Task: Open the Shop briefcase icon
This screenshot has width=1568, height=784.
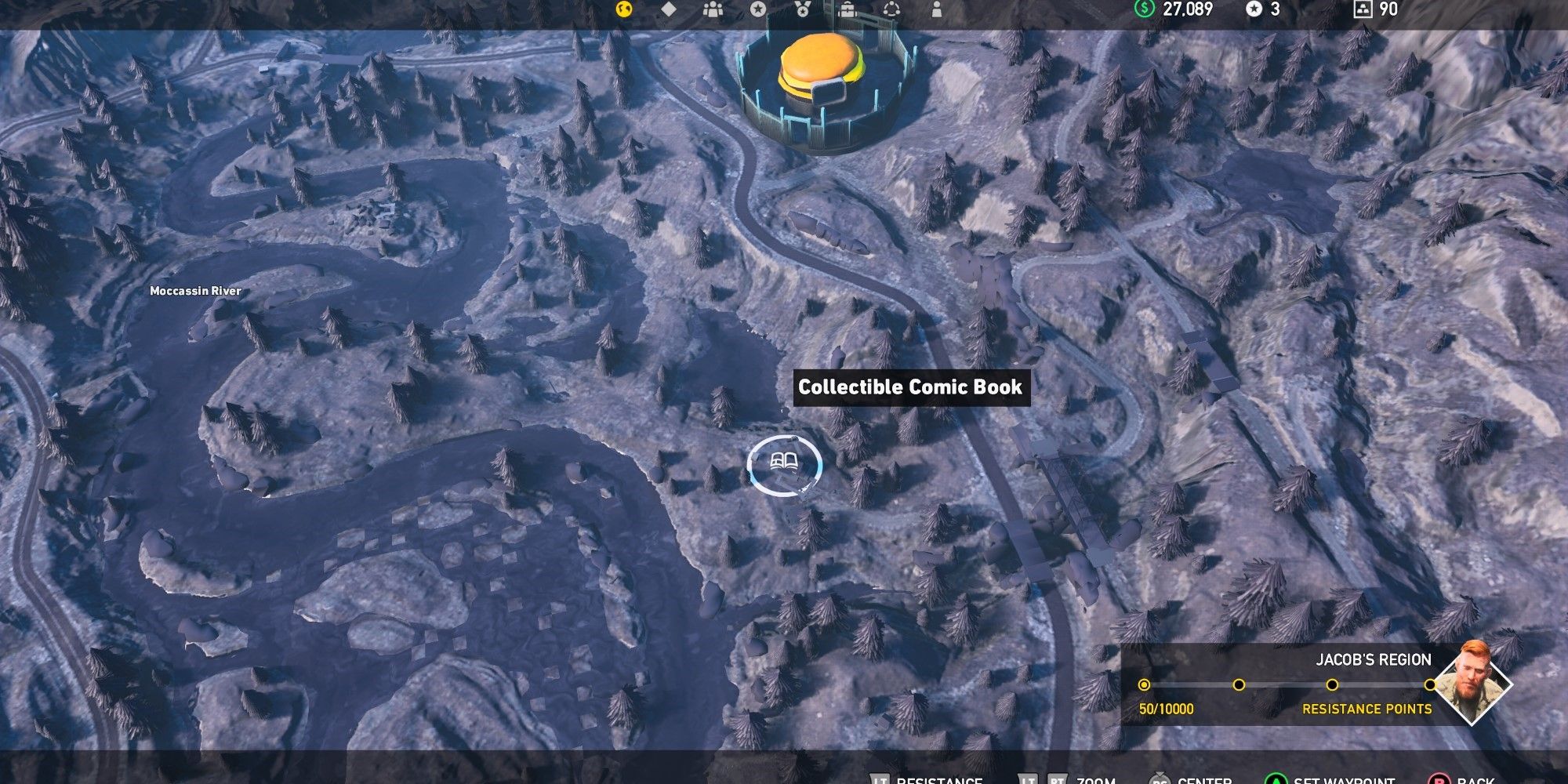Action: point(848,11)
